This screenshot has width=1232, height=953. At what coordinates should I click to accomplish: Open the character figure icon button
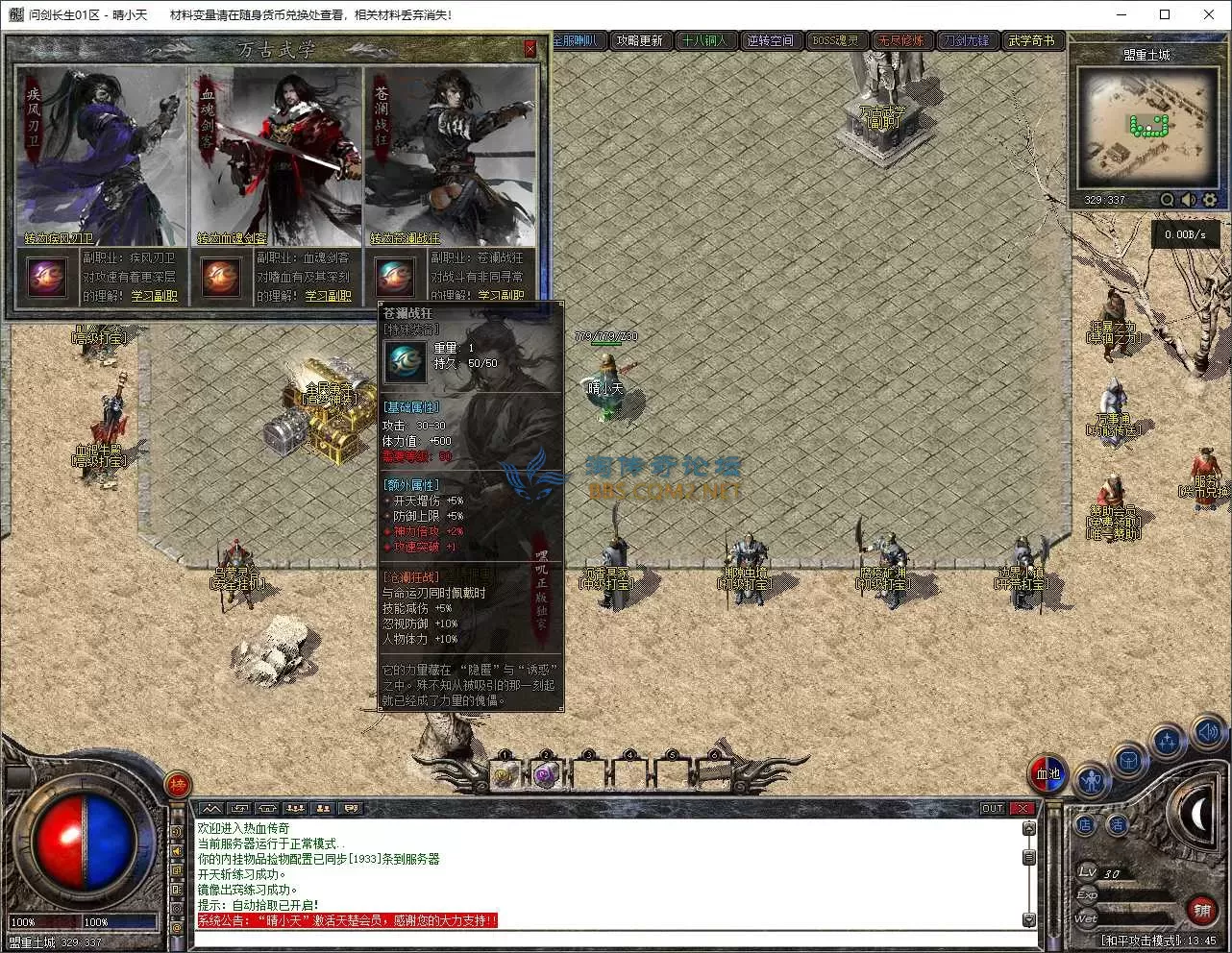1092,780
